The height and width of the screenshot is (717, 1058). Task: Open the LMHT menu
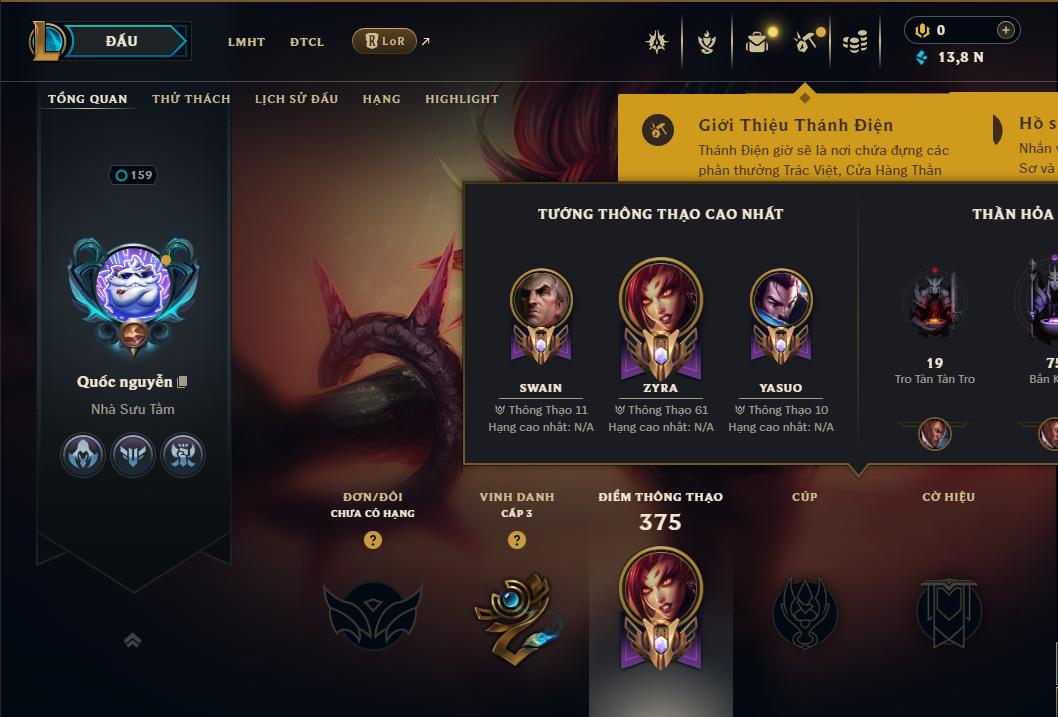(246, 42)
